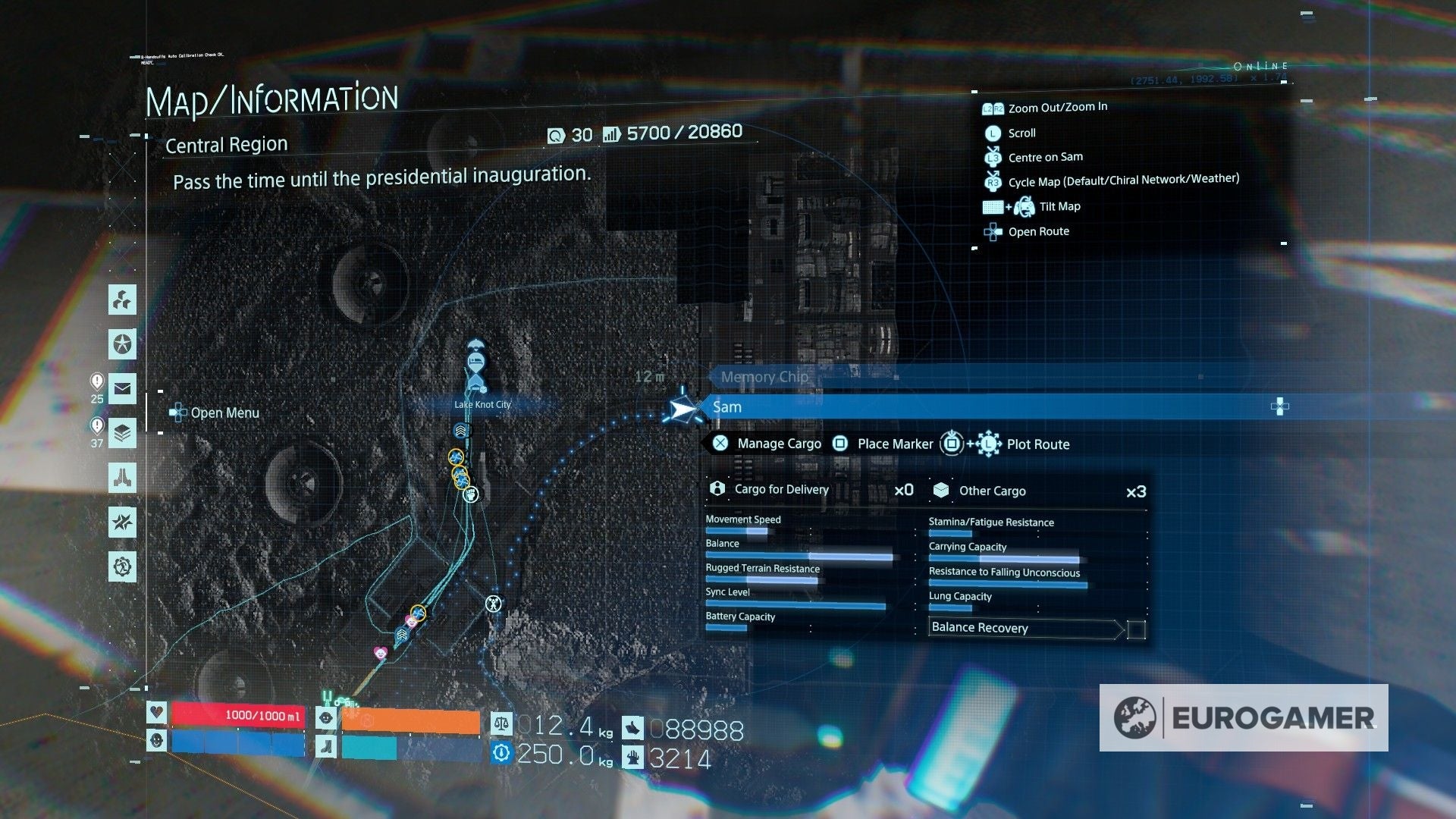Select the praying hands icon in sidebar
Screen dimensions: 1456x819
coord(123,479)
